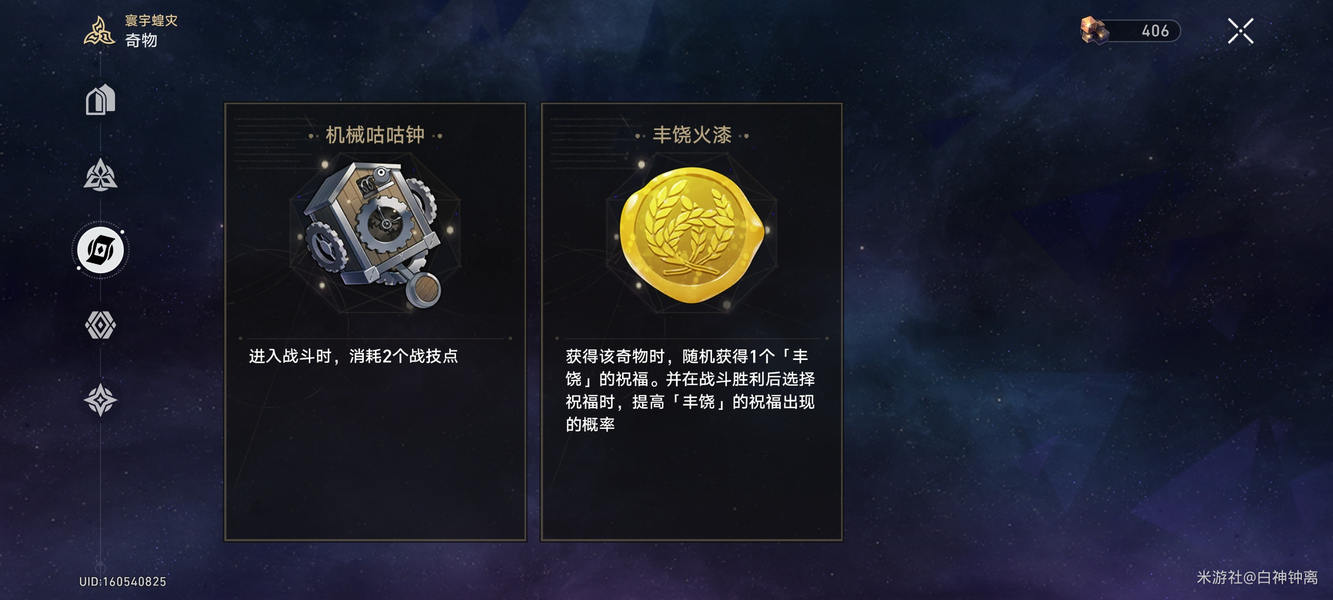Viewport: 1333px width, 600px height.
Task: Open the triangular emblem sidebar tab
Action: pos(100,175)
